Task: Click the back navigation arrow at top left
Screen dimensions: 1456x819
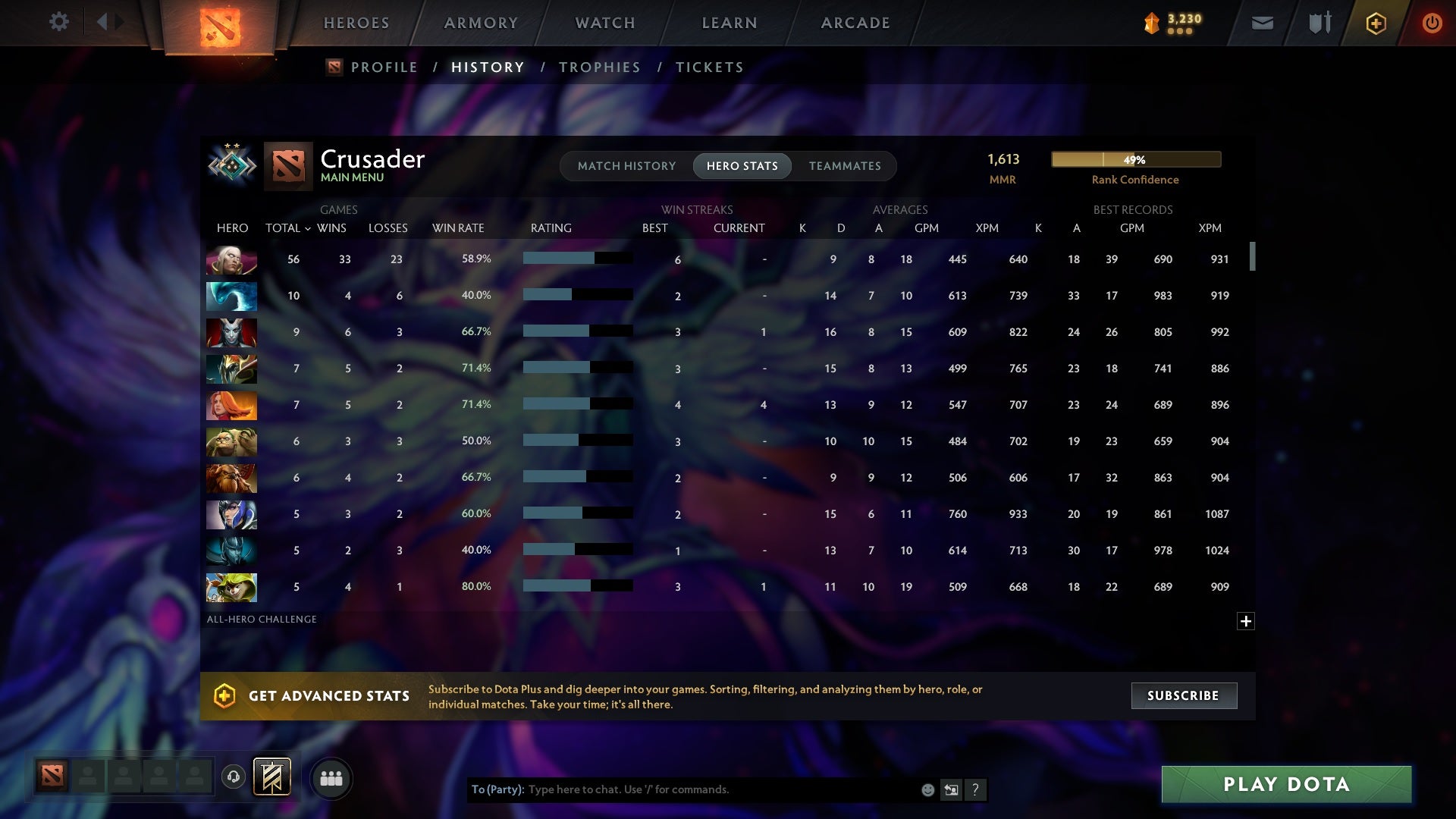Action: [x=104, y=22]
